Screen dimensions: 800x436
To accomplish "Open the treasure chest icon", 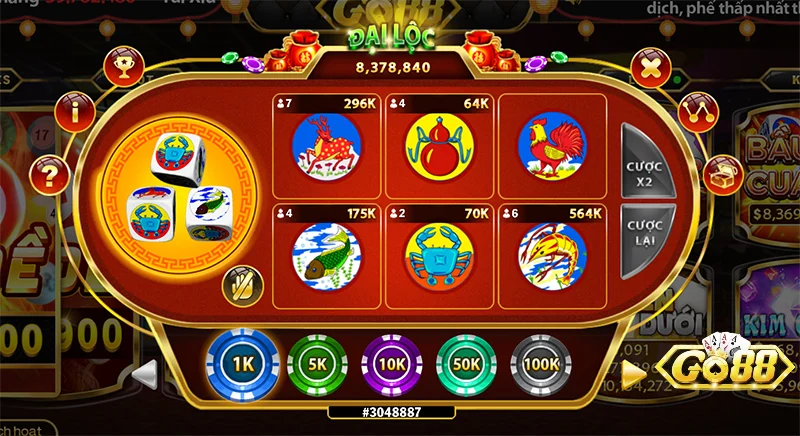I will tap(723, 175).
